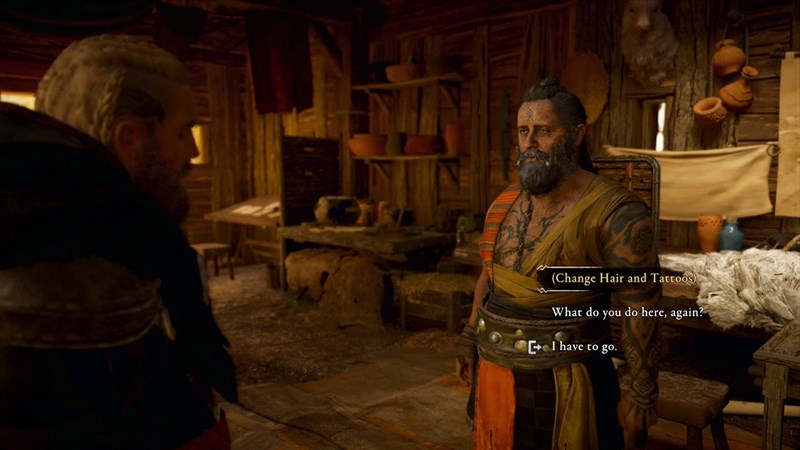Ask "What do you do here, again?"

pos(628,312)
